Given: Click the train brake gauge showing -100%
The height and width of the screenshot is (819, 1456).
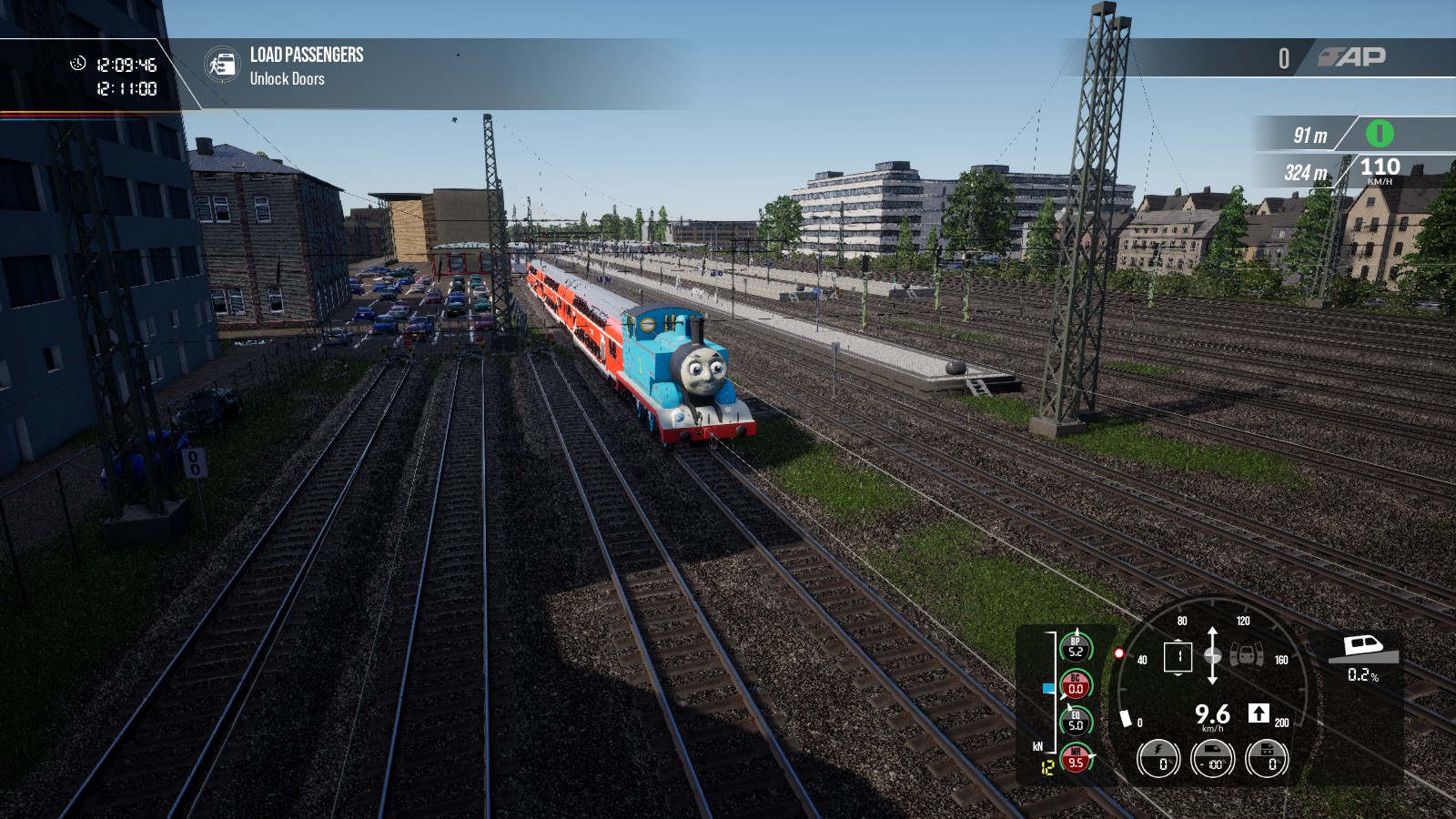Looking at the screenshot, I should click(1213, 758).
